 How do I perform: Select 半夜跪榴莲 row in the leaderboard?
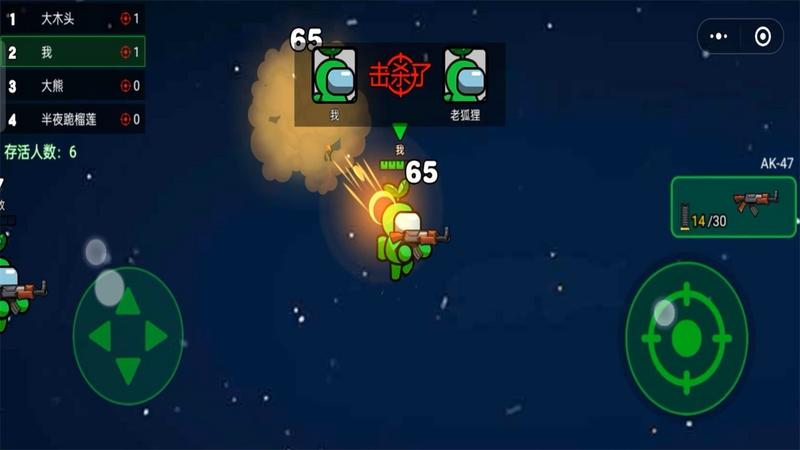(x=72, y=119)
